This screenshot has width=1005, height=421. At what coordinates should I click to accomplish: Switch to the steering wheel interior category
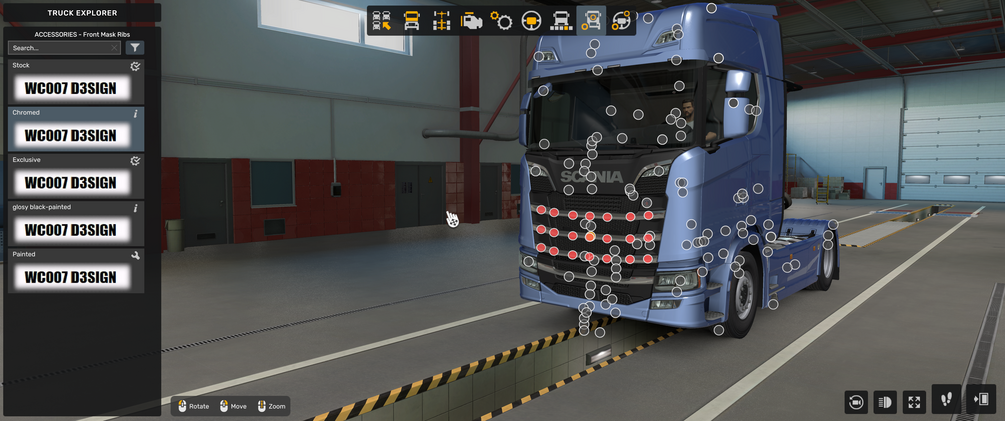click(x=531, y=21)
